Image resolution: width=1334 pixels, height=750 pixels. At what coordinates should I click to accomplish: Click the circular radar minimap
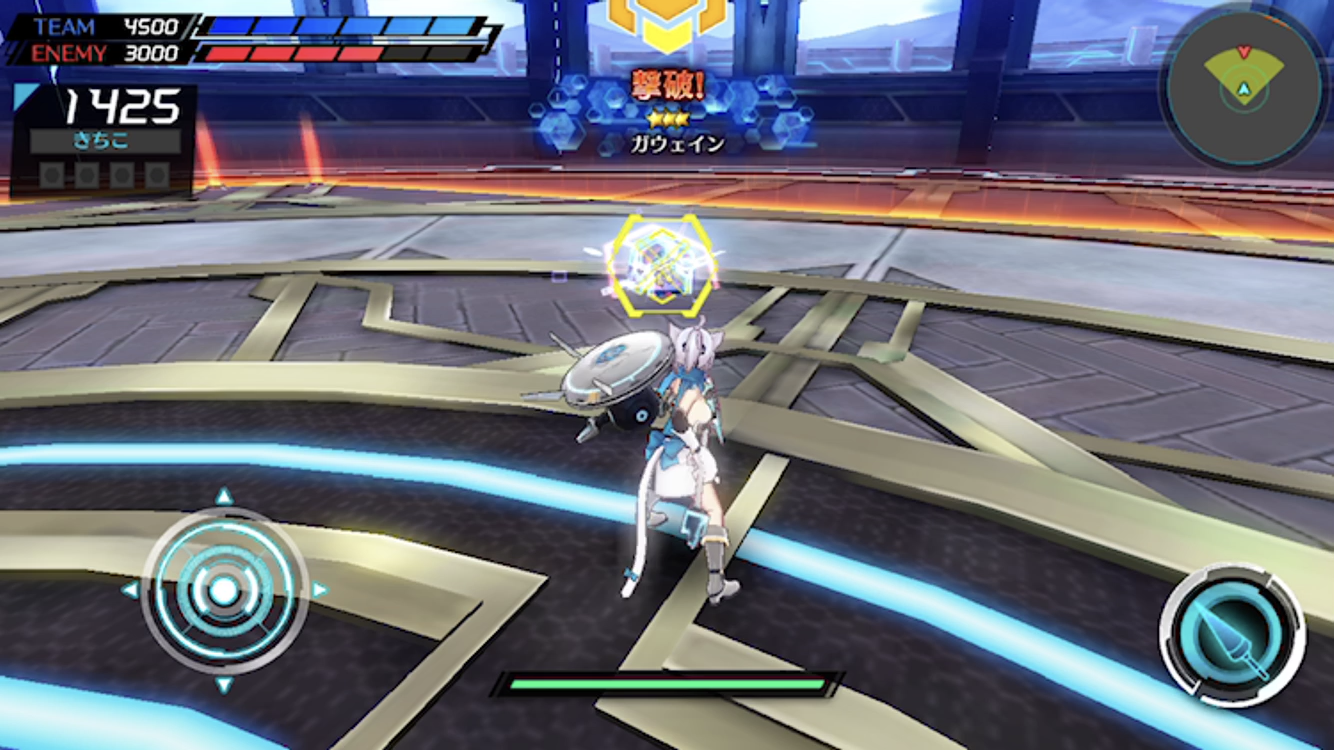[1243, 87]
